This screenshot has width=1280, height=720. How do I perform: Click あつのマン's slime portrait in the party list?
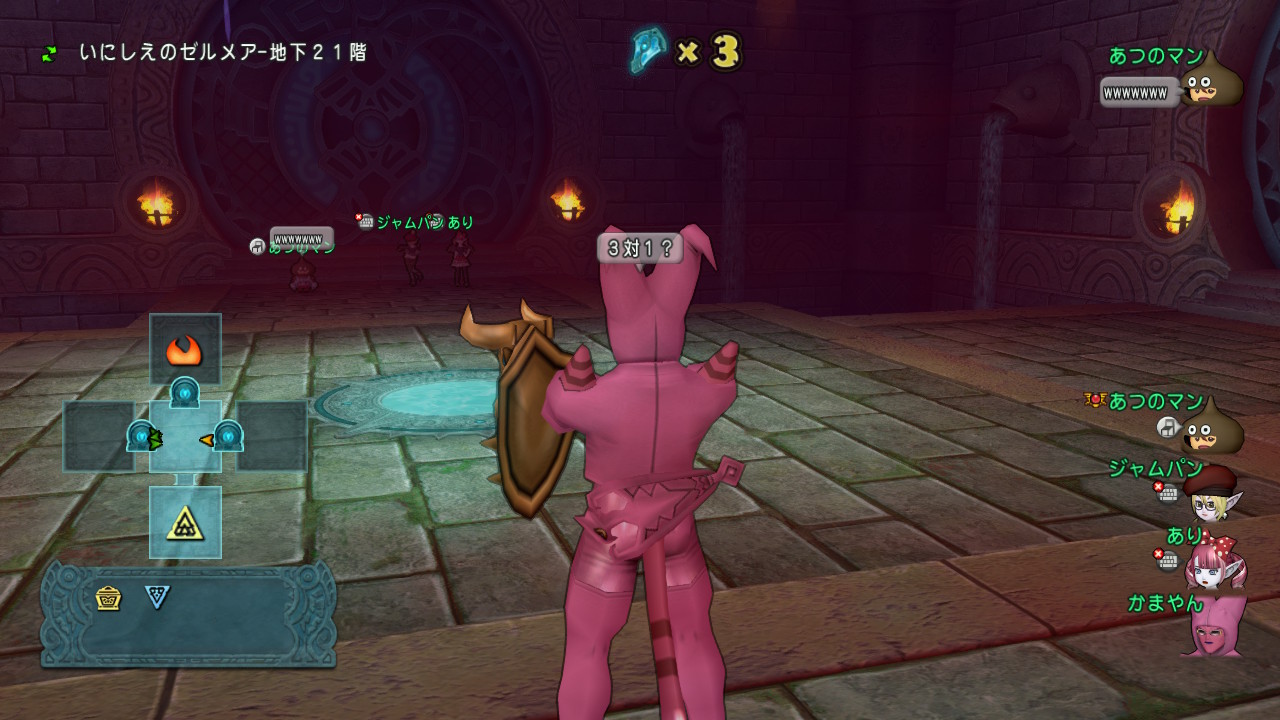(x=1211, y=429)
